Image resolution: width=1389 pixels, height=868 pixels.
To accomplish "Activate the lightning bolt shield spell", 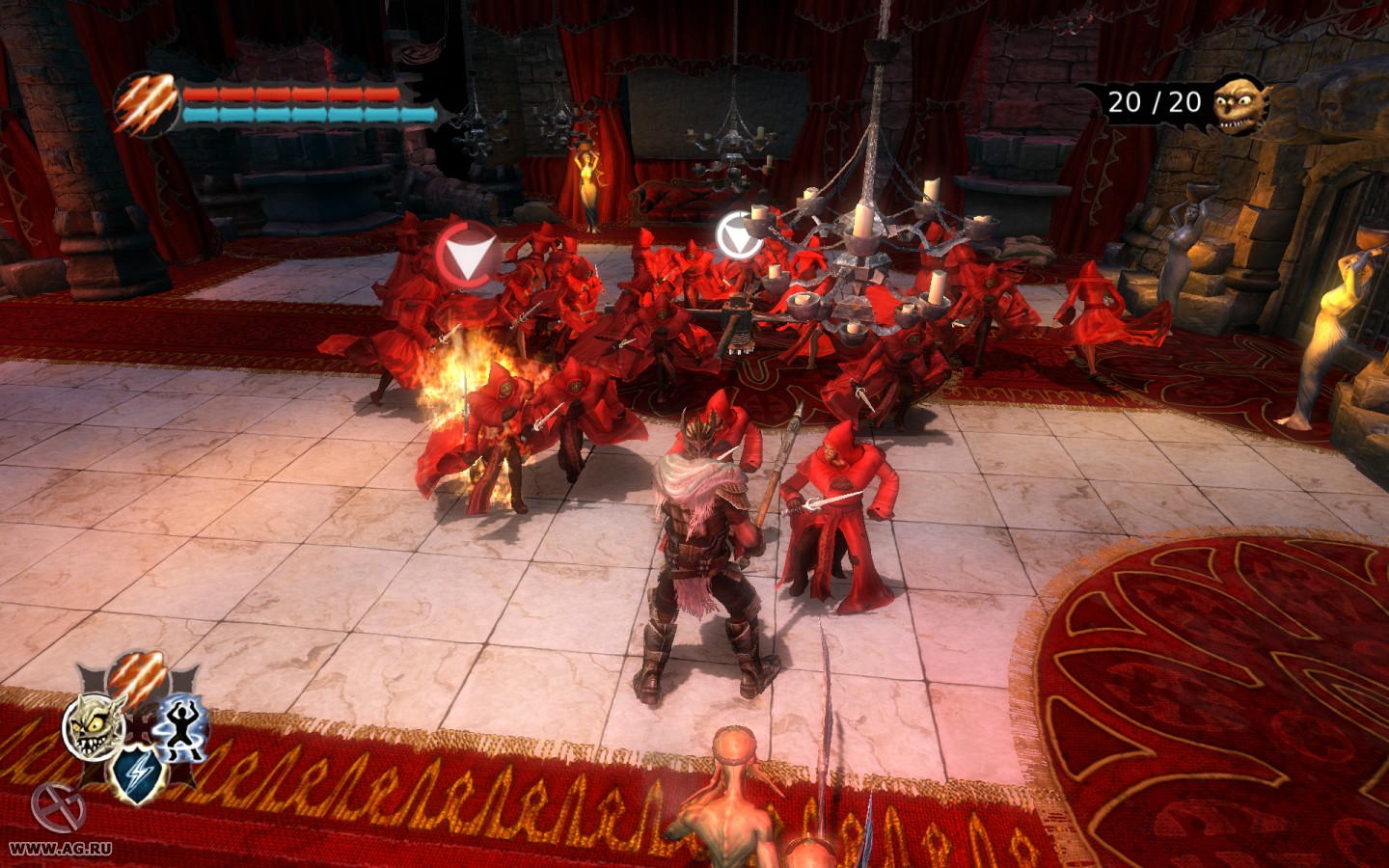I will click(138, 775).
